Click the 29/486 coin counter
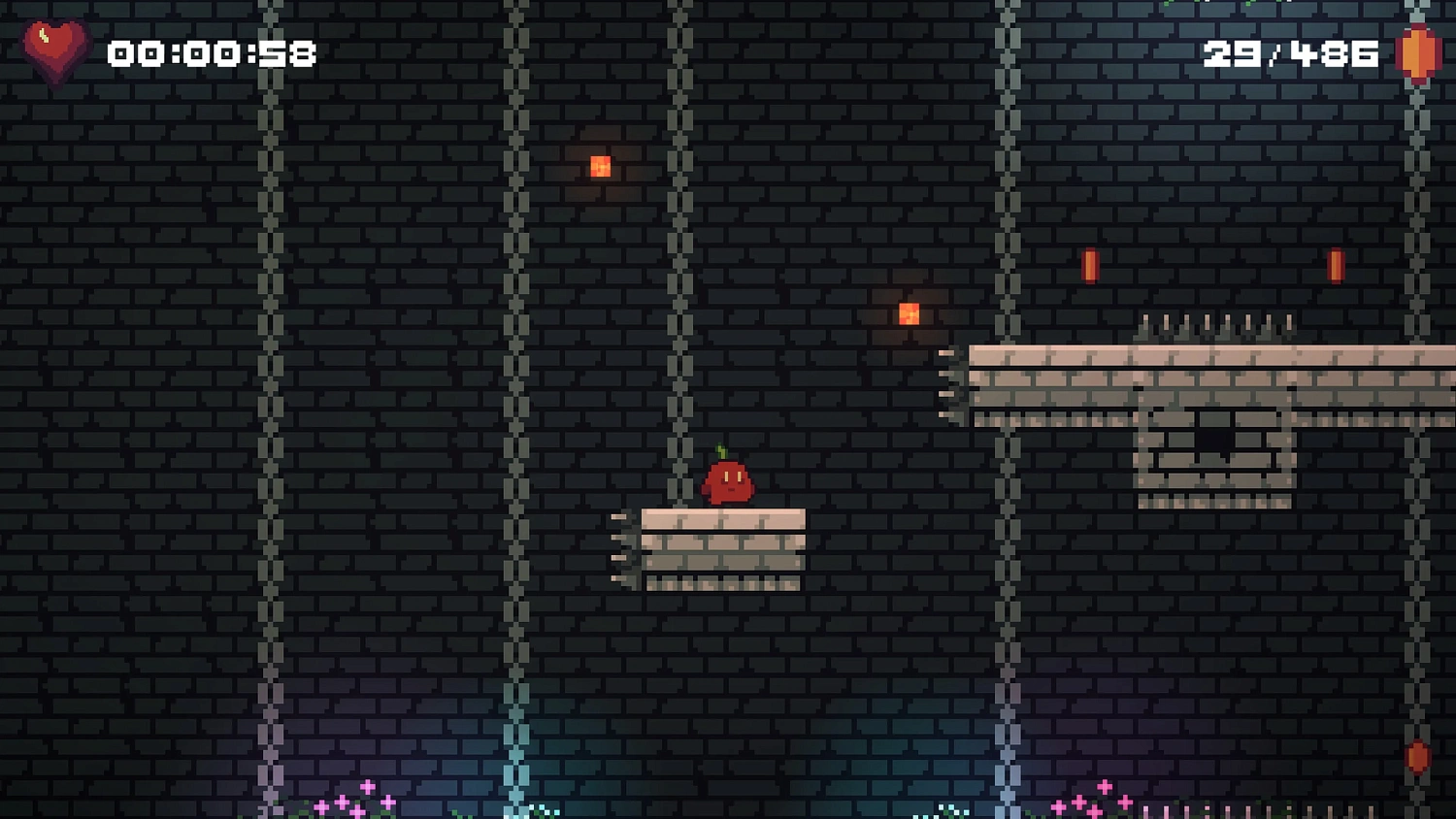 (1291, 53)
